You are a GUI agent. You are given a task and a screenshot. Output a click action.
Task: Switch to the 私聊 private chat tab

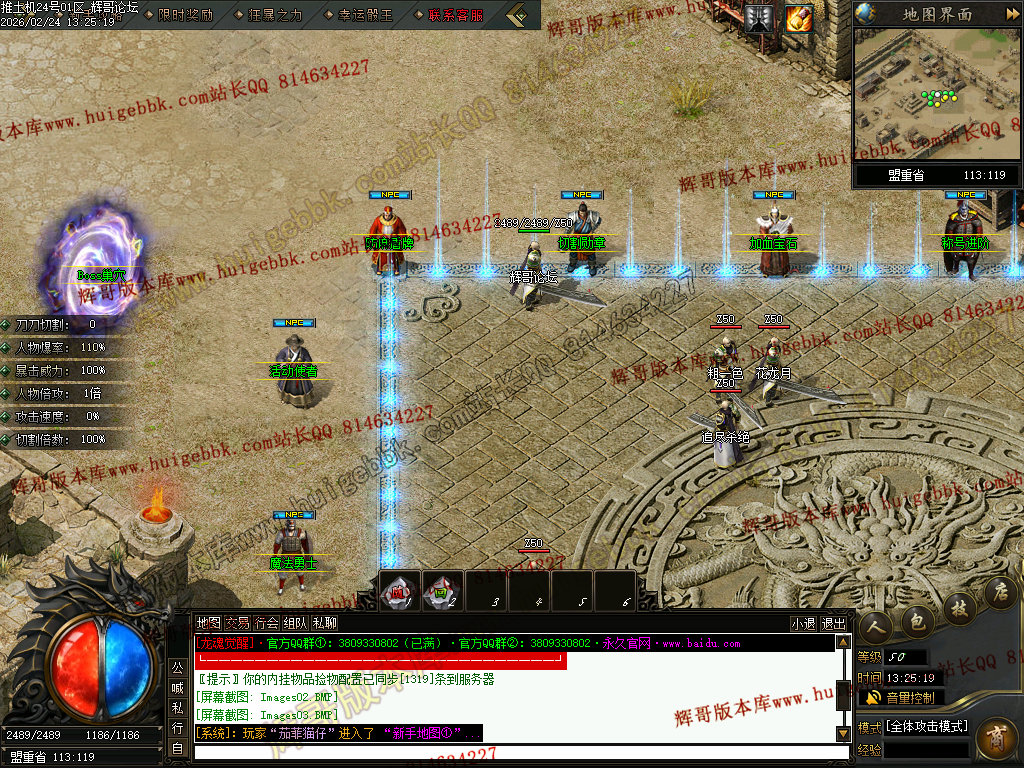point(325,623)
